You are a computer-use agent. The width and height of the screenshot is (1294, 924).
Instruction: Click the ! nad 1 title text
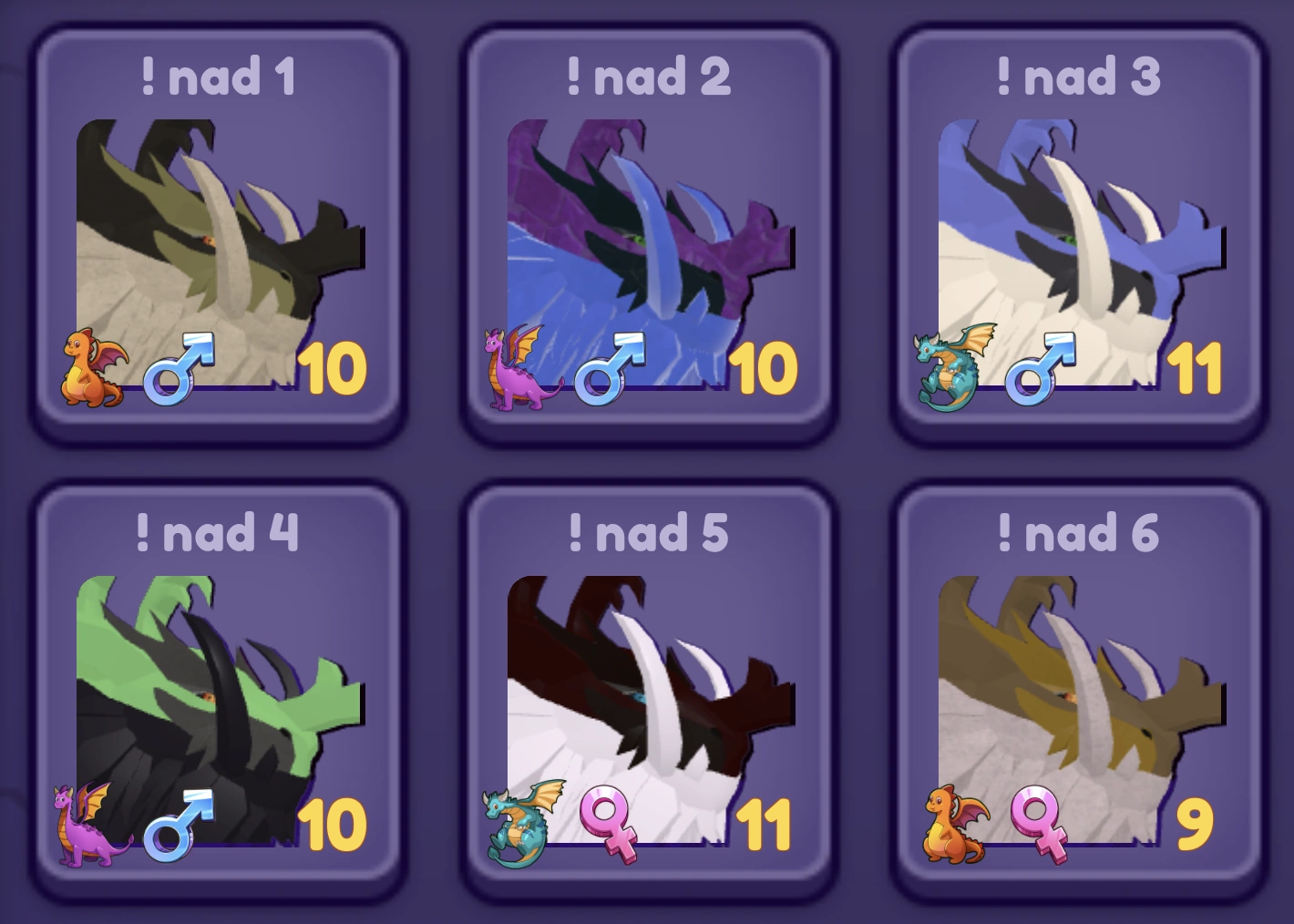(219, 77)
